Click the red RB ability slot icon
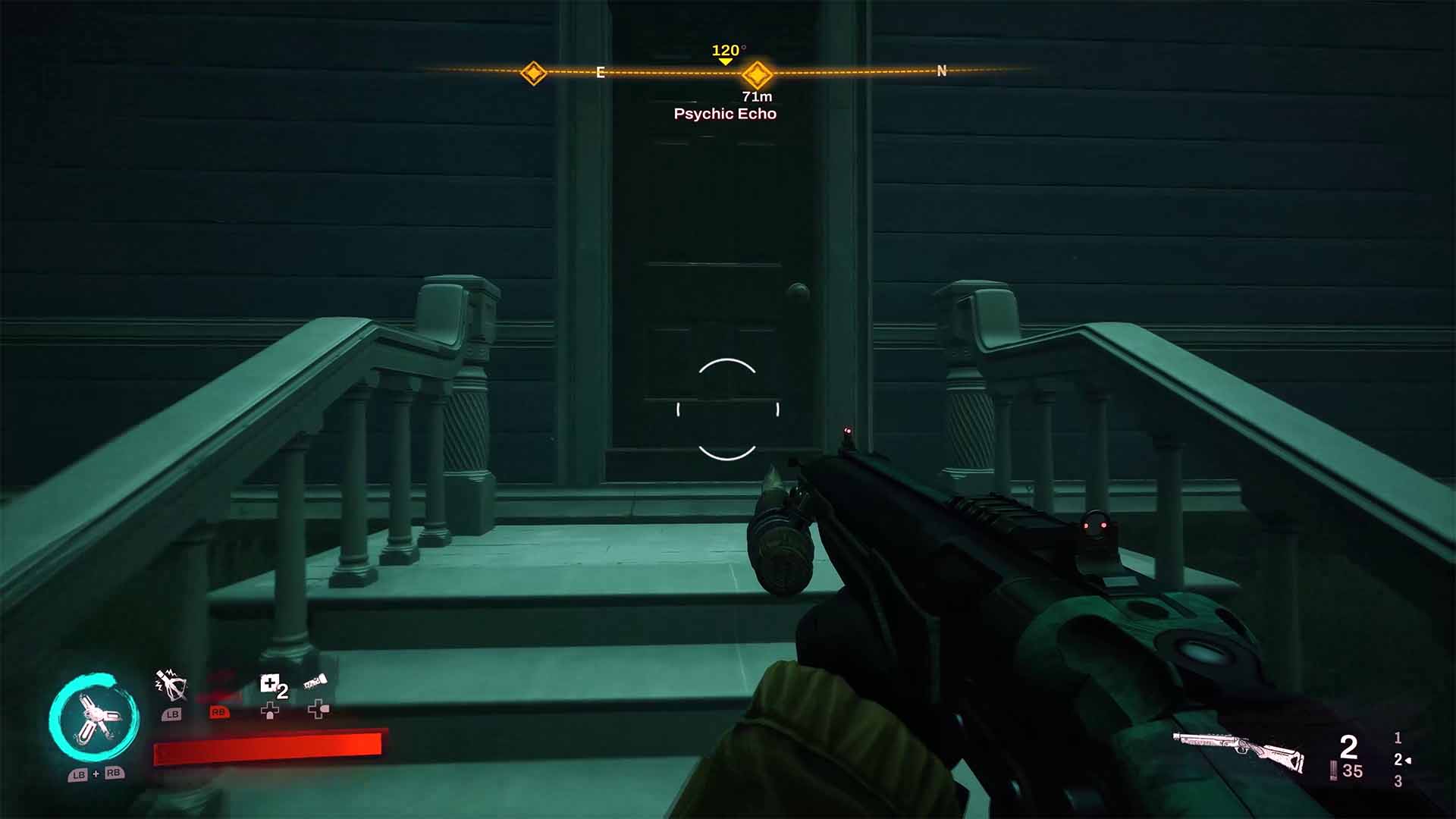The width and height of the screenshot is (1456, 819). [220, 714]
